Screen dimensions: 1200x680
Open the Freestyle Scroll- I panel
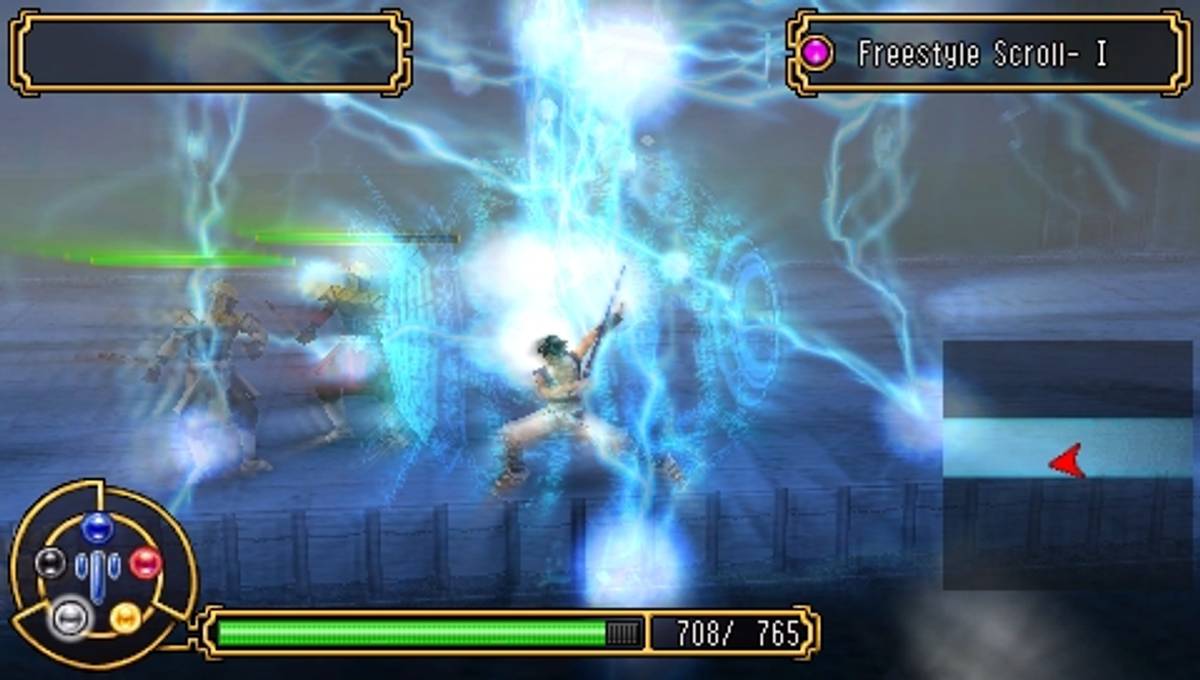pos(988,54)
